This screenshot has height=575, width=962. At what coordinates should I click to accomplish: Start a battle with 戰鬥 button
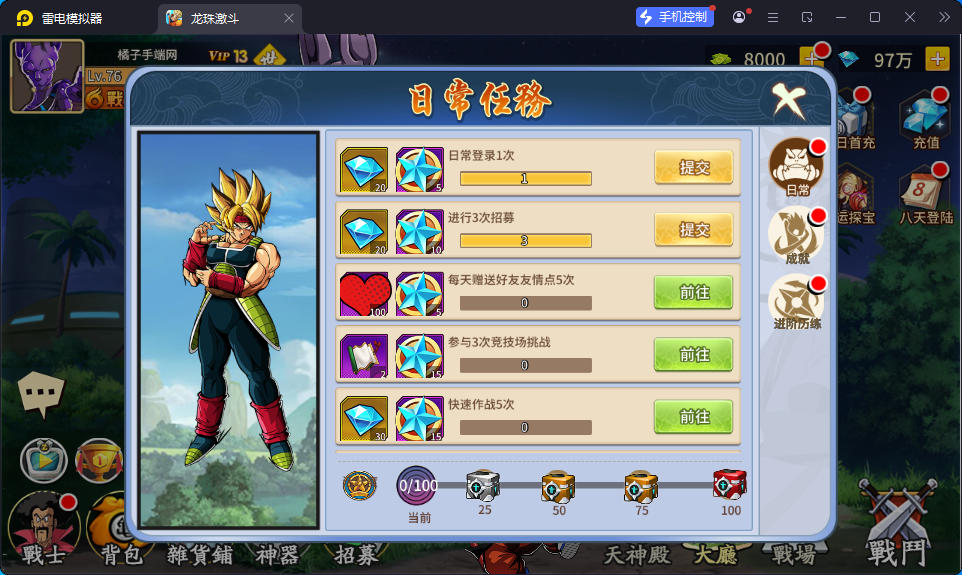(x=897, y=530)
